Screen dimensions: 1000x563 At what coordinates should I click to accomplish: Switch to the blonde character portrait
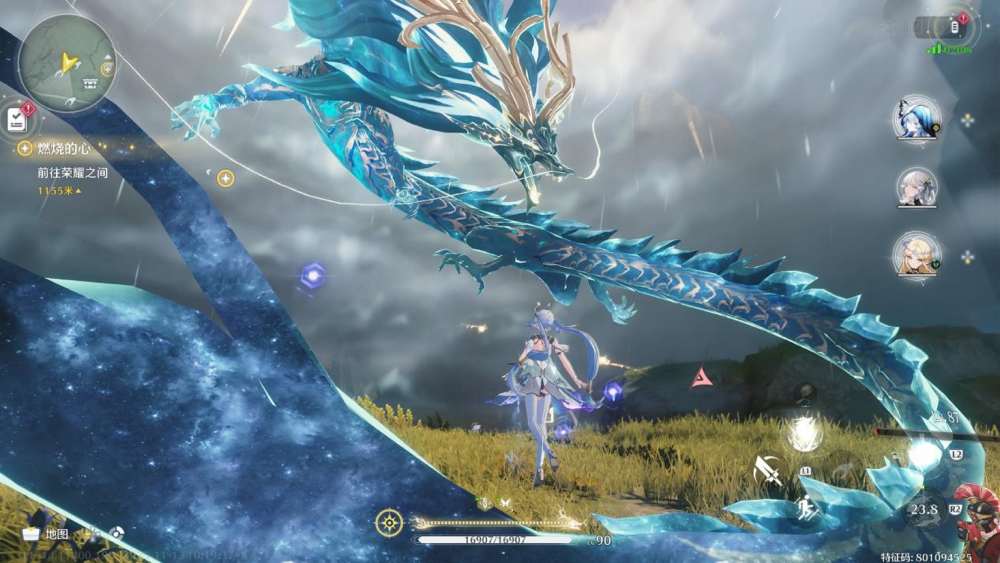point(916,254)
